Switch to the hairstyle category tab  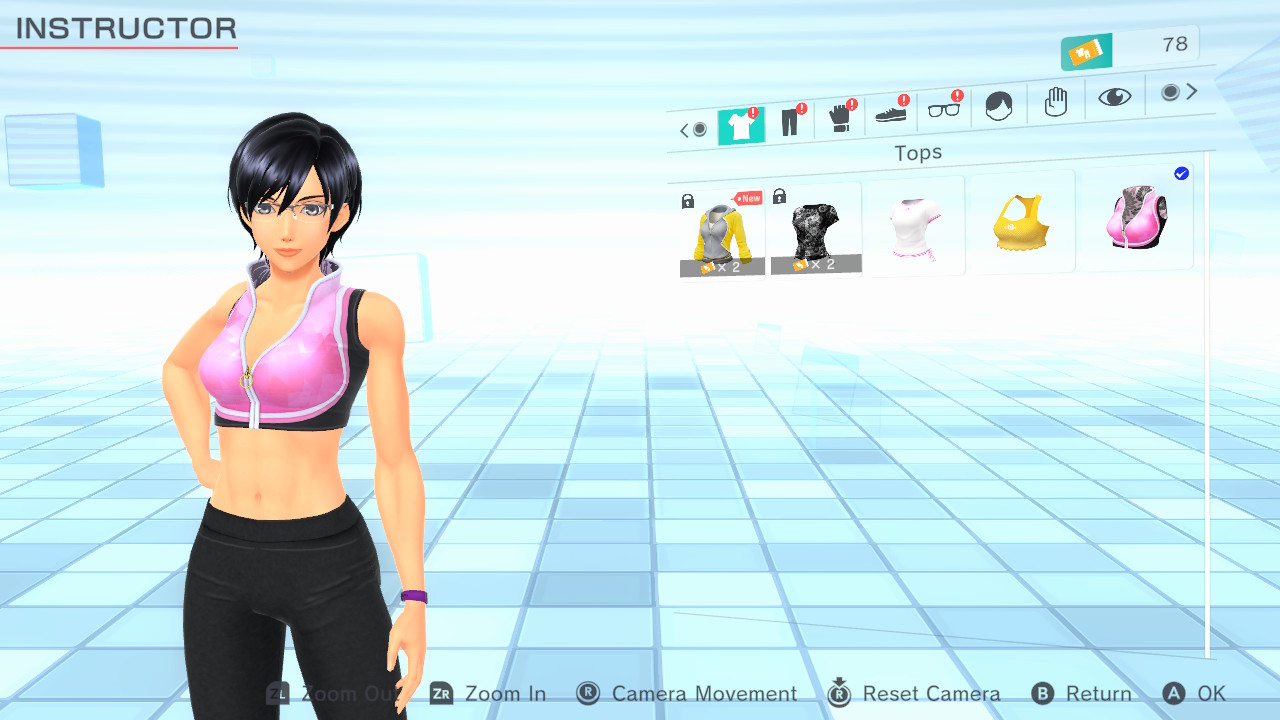999,105
